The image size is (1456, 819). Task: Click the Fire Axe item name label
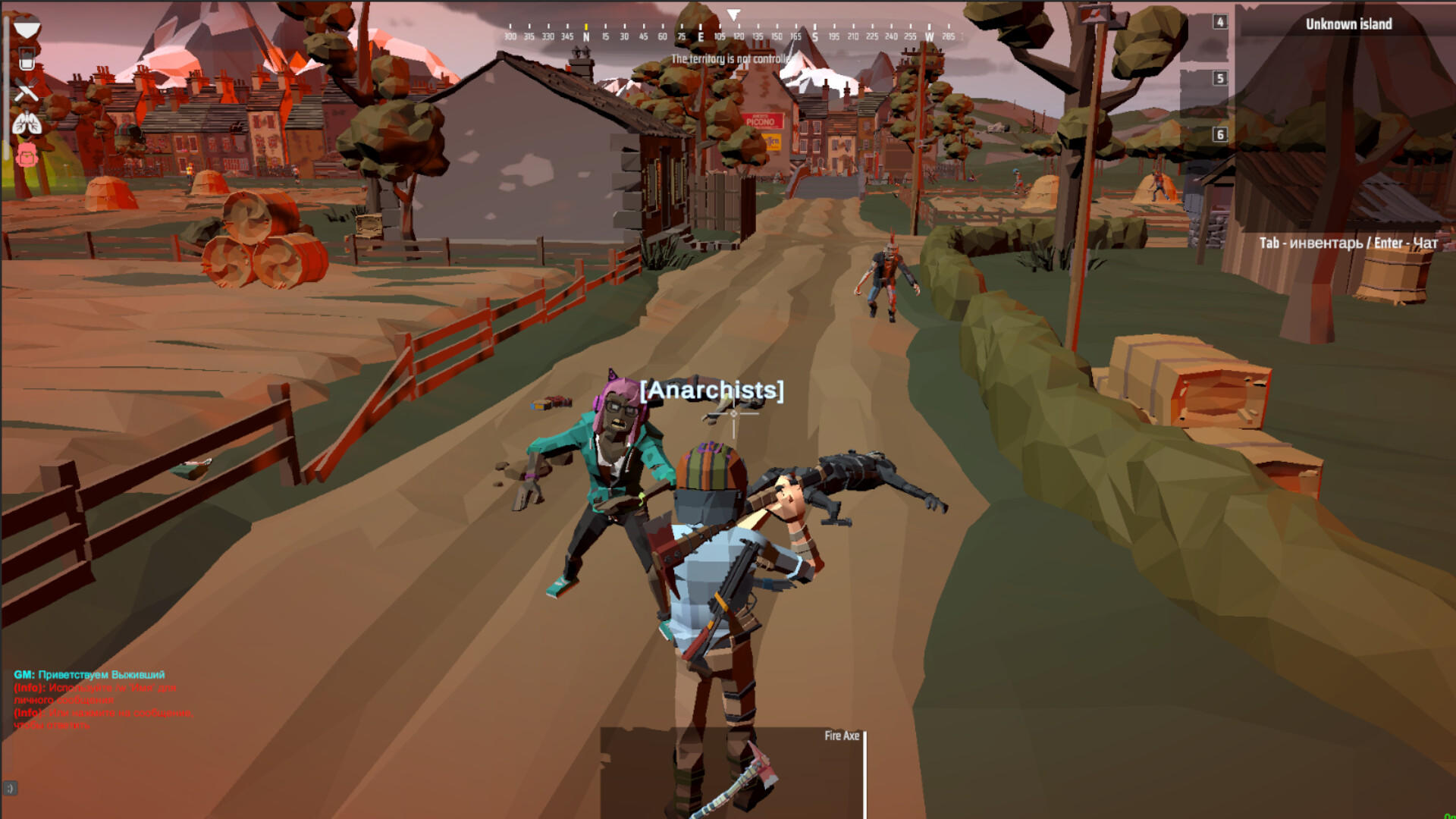(842, 736)
